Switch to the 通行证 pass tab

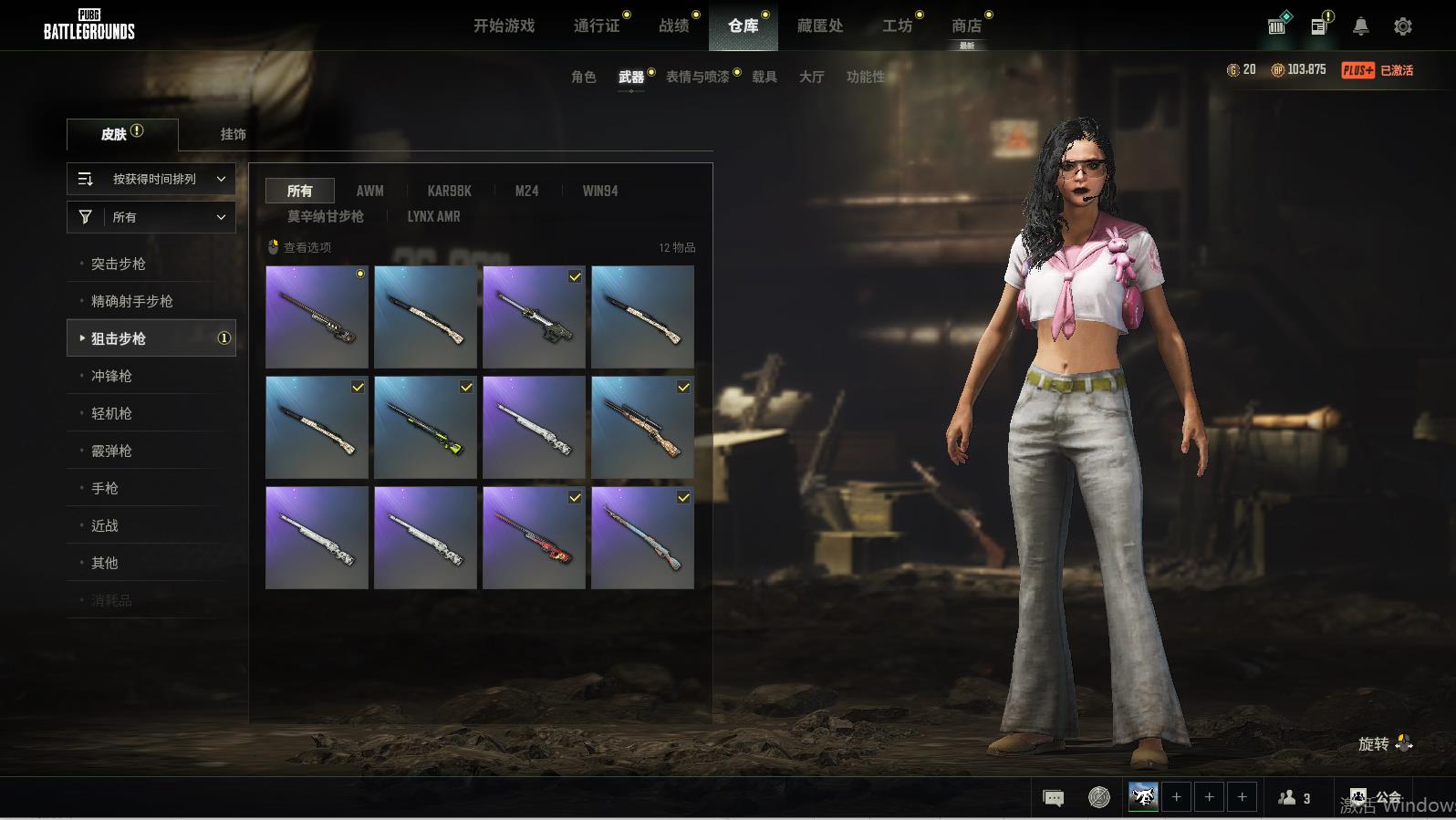pyautogui.click(x=597, y=26)
